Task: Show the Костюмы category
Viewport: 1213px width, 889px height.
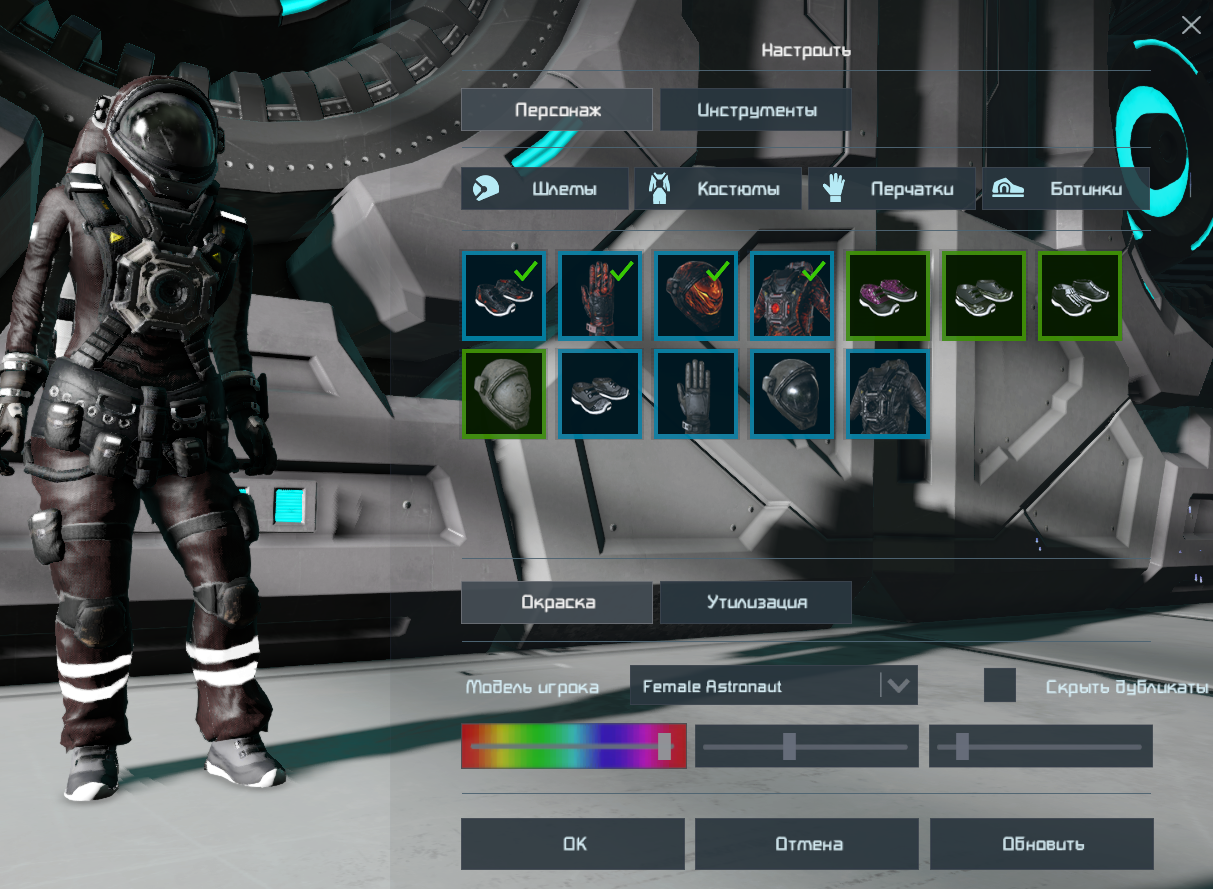Action: pyautogui.click(x=720, y=189)
